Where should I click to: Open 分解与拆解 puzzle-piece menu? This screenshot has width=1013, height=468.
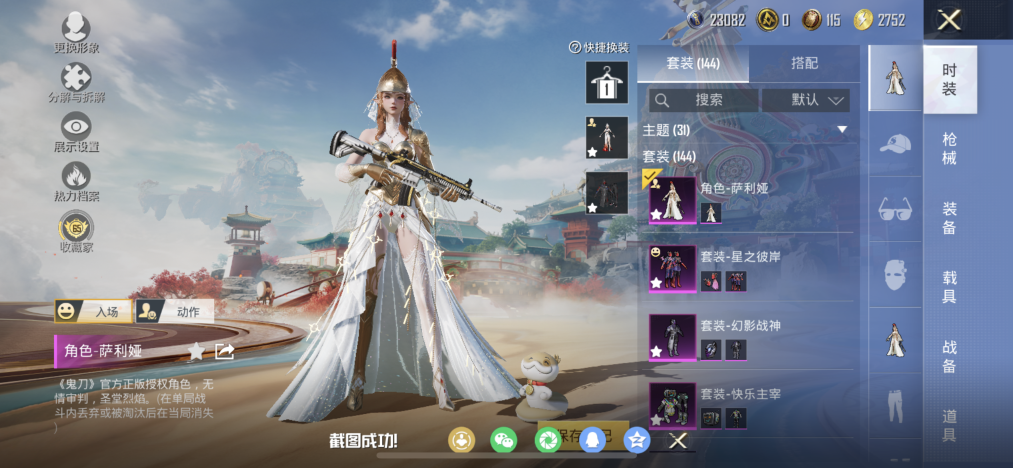[76, 80]
